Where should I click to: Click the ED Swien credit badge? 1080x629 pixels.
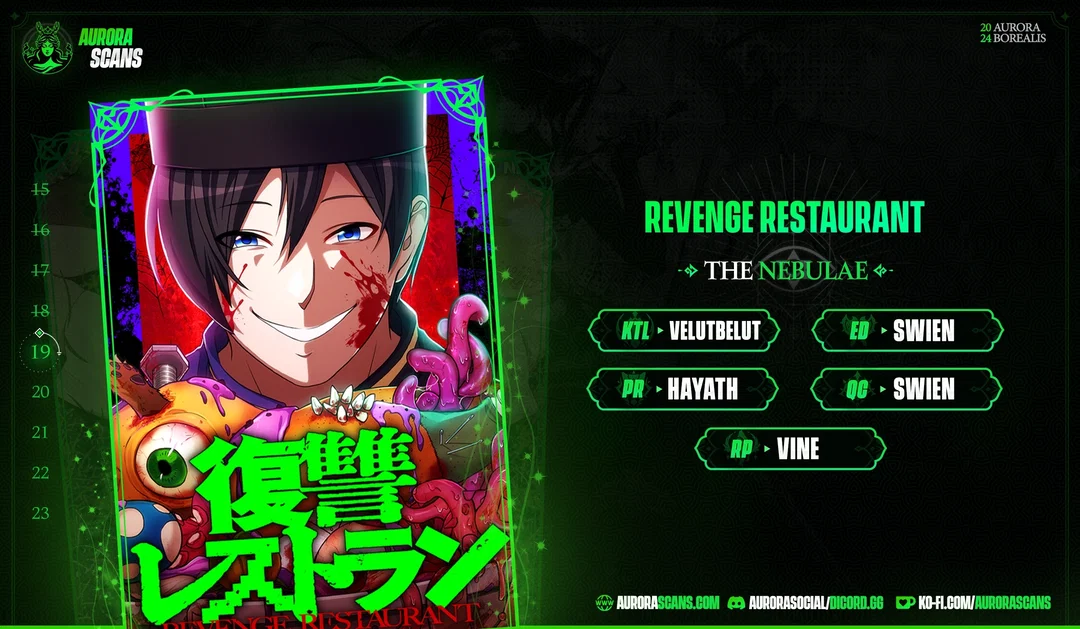[x=906, y=331]
